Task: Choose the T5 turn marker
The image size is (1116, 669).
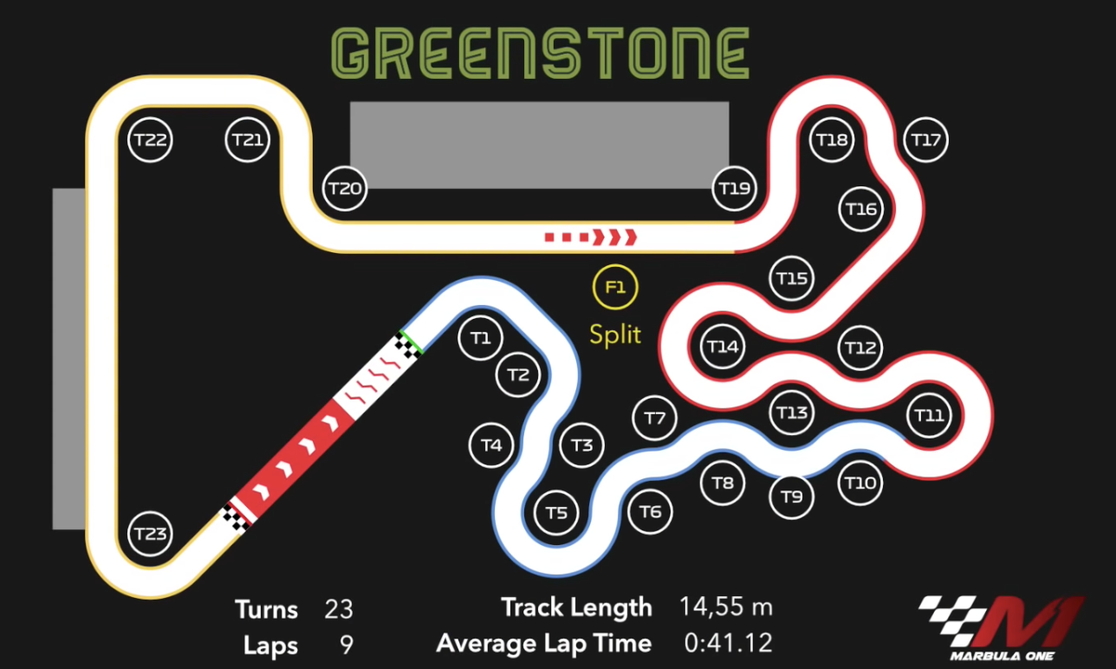Action: point(557,513)
